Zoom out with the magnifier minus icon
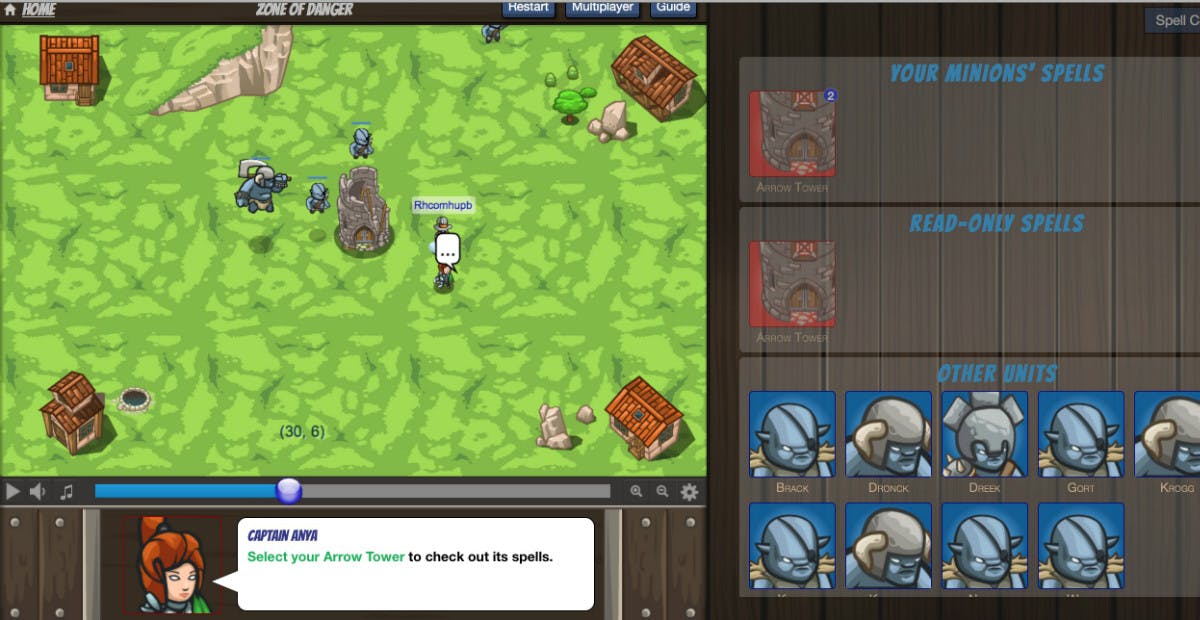 [x=662, y=491]
